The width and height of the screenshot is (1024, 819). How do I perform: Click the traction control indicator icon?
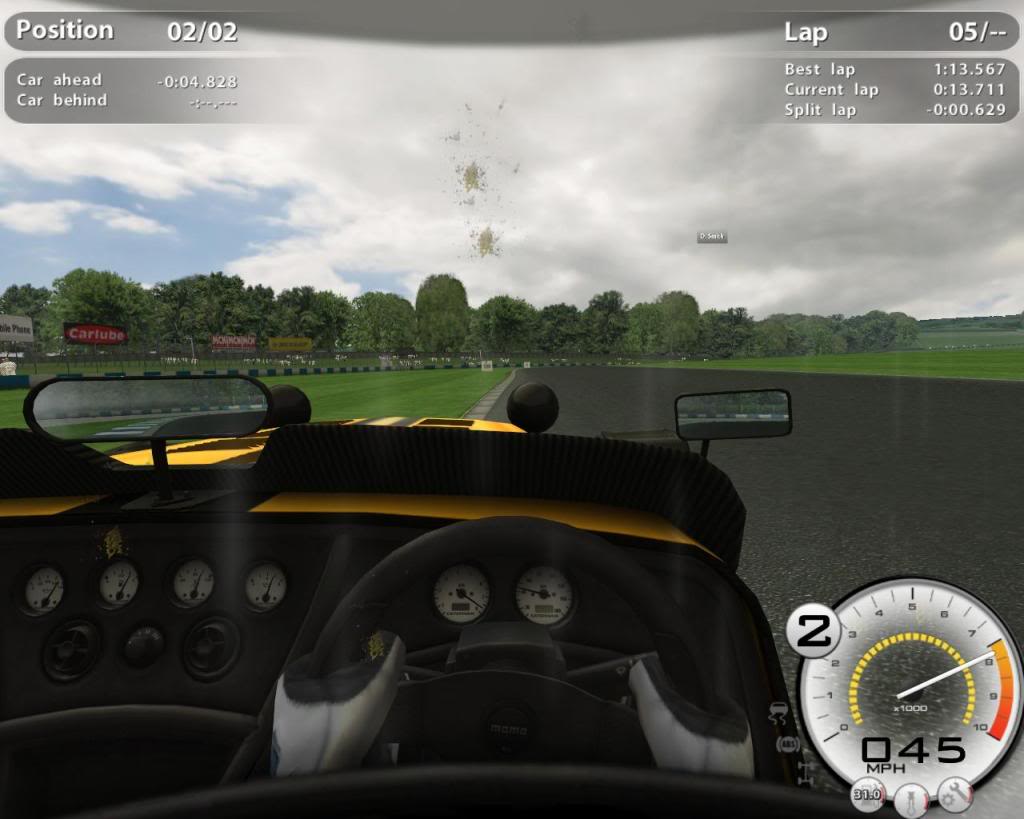(778, 715)
